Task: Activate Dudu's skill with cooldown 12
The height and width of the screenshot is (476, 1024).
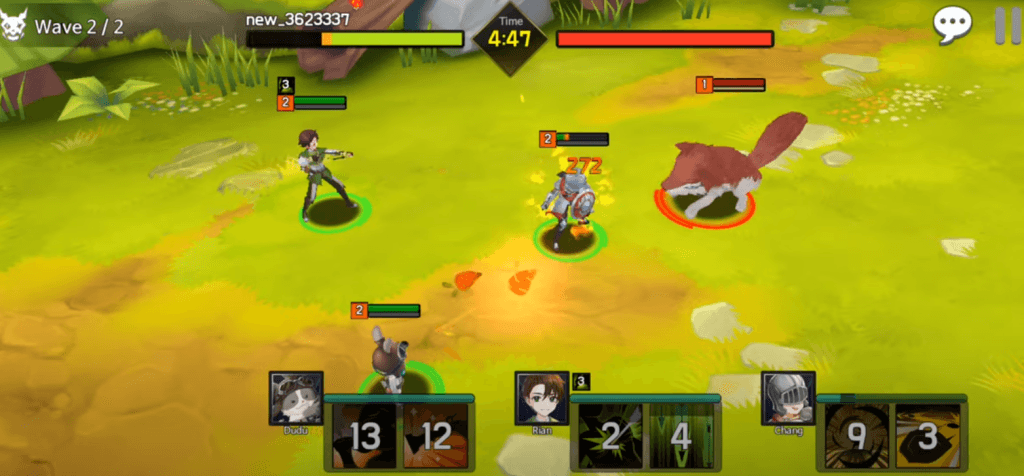Action: [x=435, y=436]
